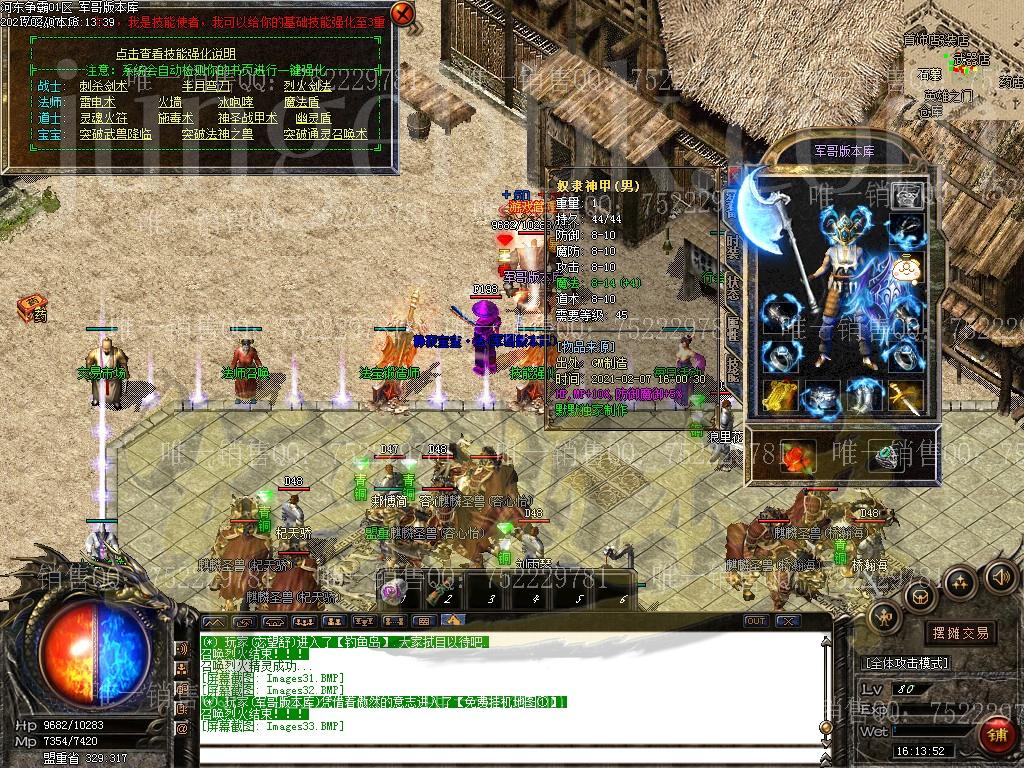Choose the 雷电术 mage skill
The height and width of the screenshot is (768, 1024).
pyautogui.click(x=97, y=102)
